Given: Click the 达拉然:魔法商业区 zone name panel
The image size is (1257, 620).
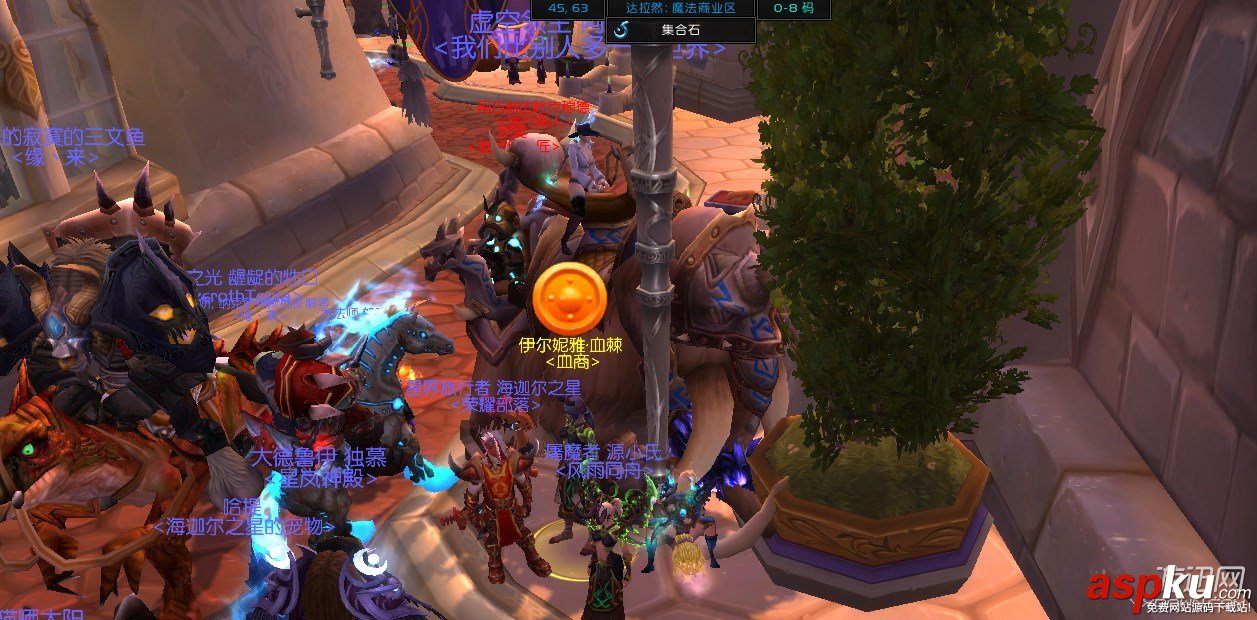Looking at the screenshot, I should click(679, 8).
